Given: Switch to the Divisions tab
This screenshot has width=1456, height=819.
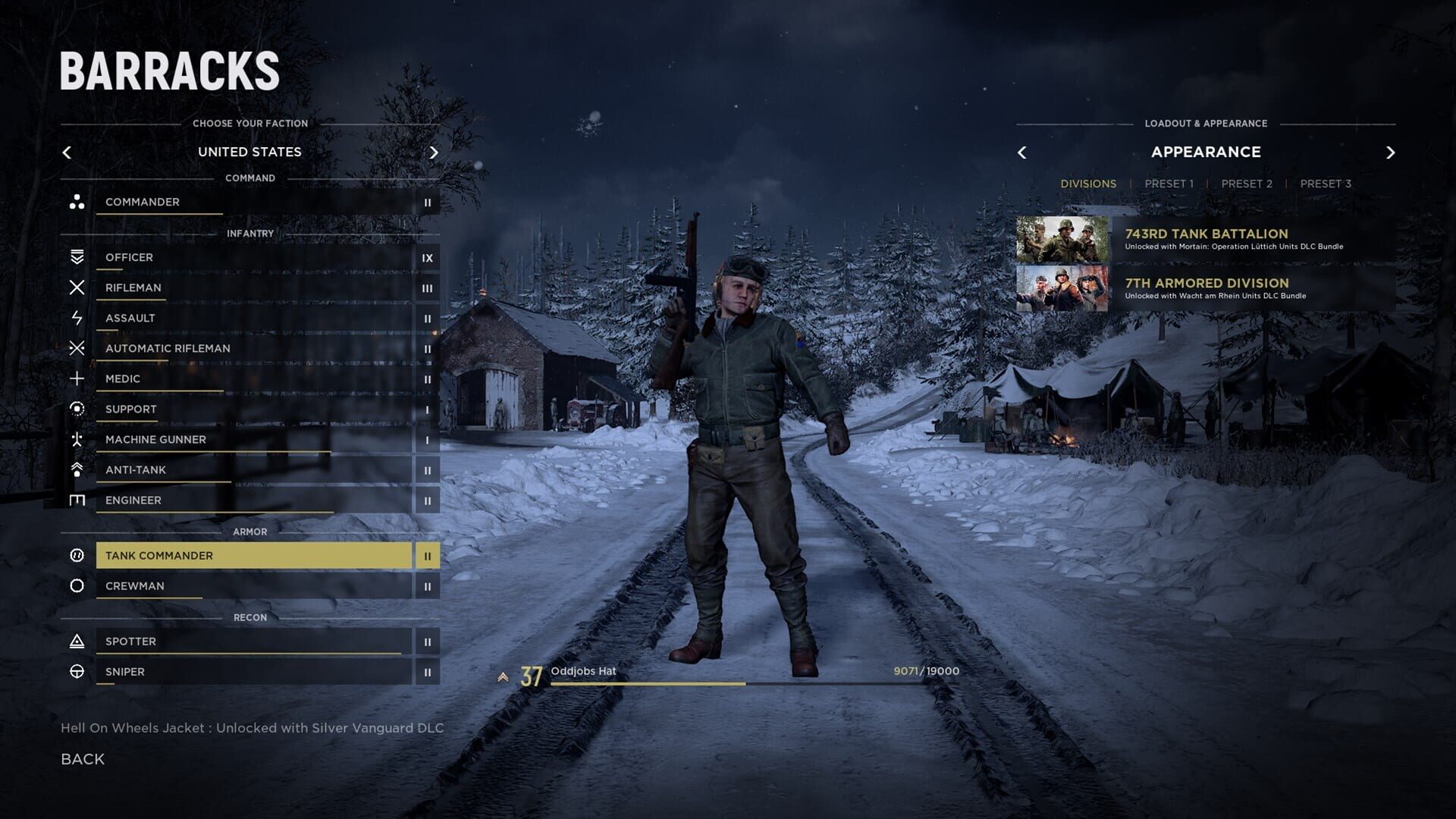Looking at the screenshot, I should tap(1088, 183).
